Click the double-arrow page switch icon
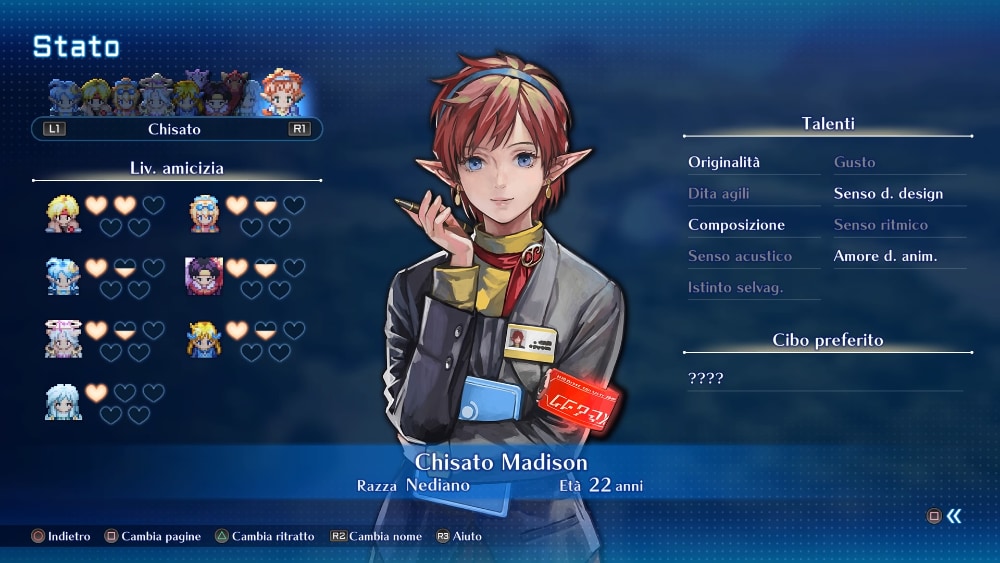Viewport: 1000px width, 563px height. (x=954, y=516)
